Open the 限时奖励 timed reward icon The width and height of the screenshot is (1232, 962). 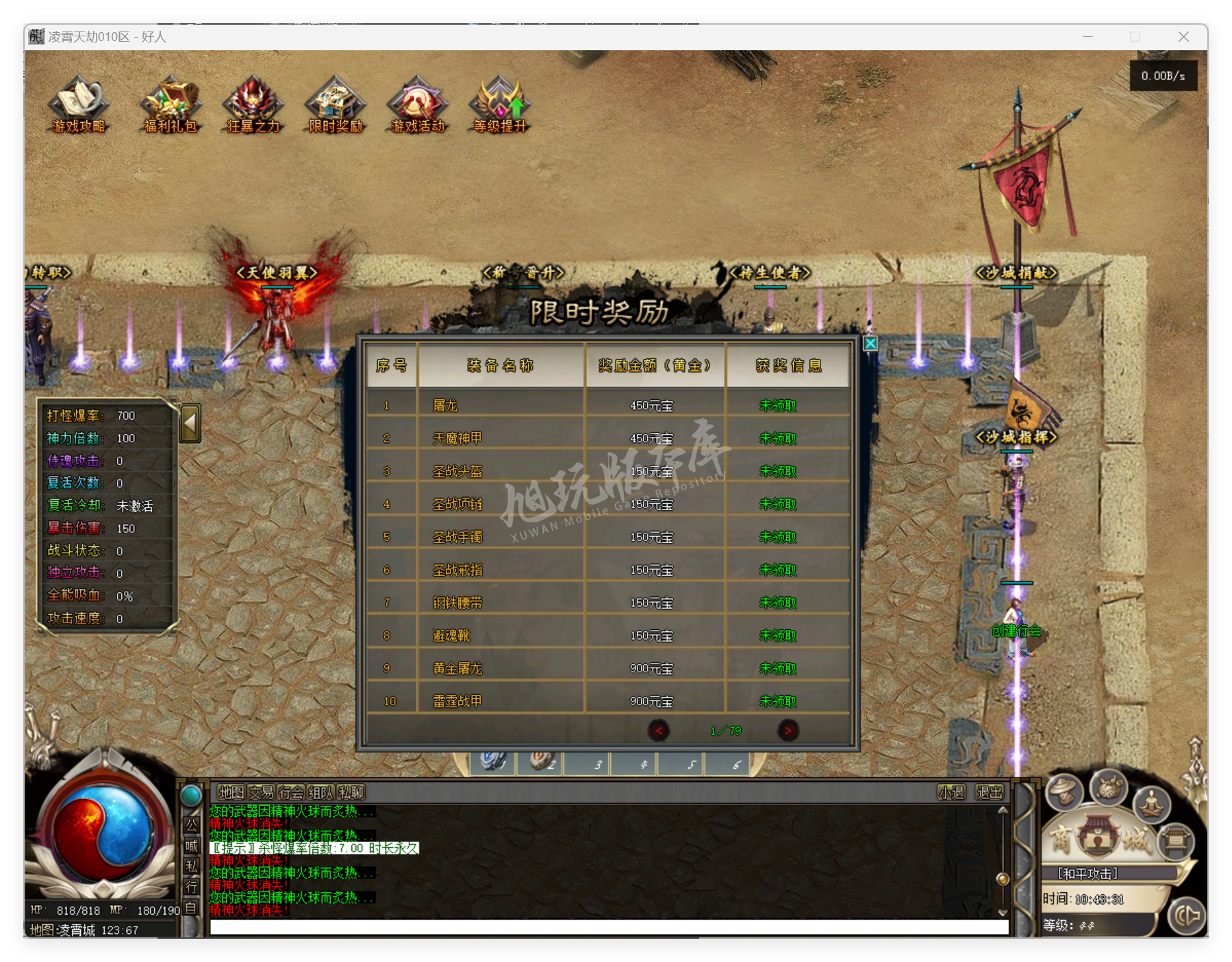336,105
